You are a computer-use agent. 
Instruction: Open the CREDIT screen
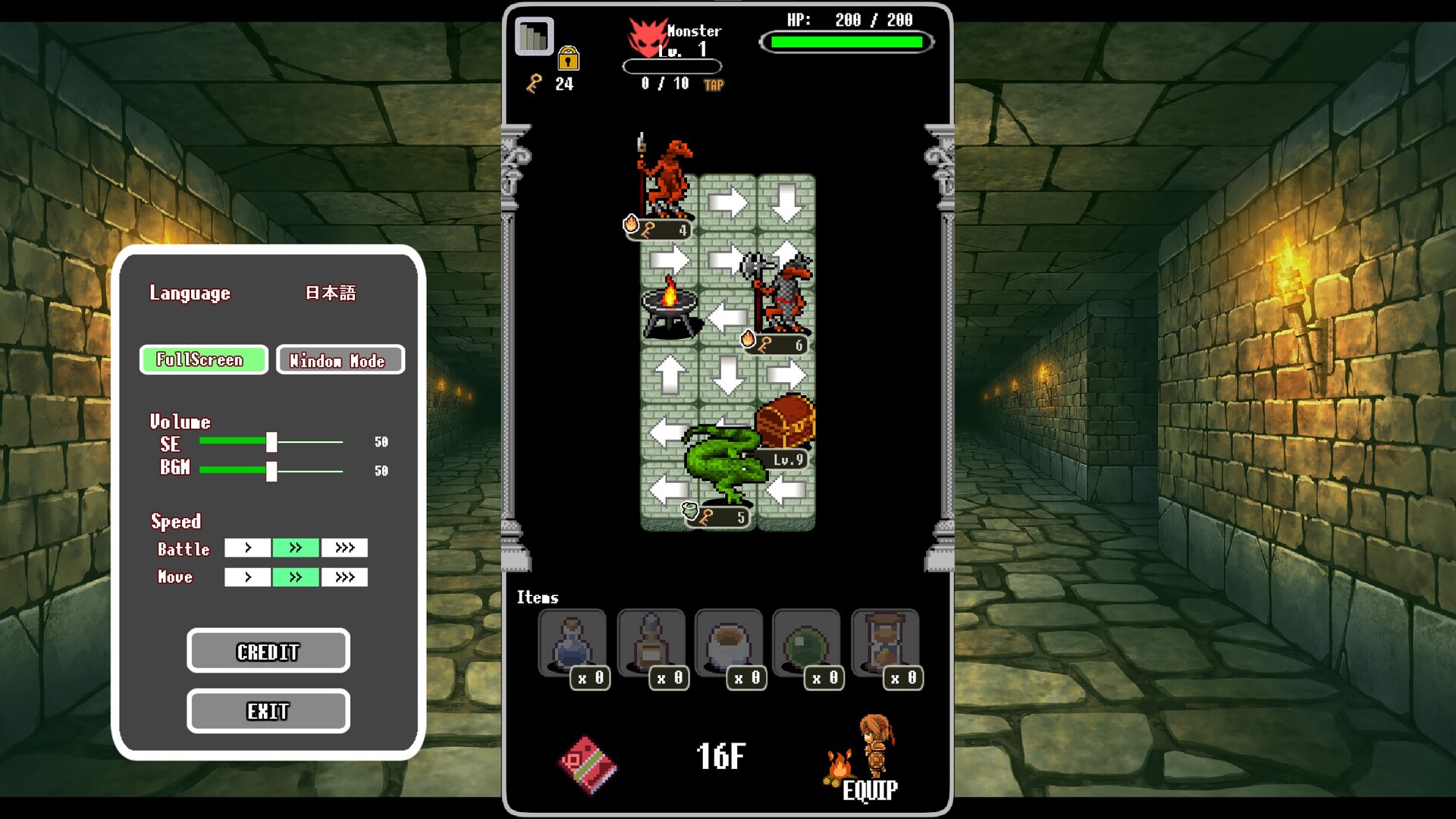pyautogui.click(x=268, y=651)
